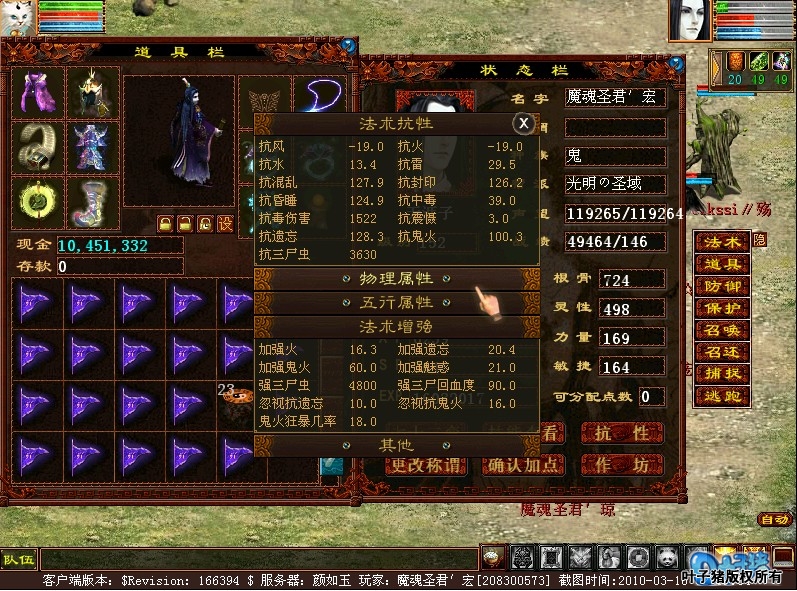The width and height of the screenshot is (797, 591).
Task: Select the 法术 battle command
Action: point(721,242)
